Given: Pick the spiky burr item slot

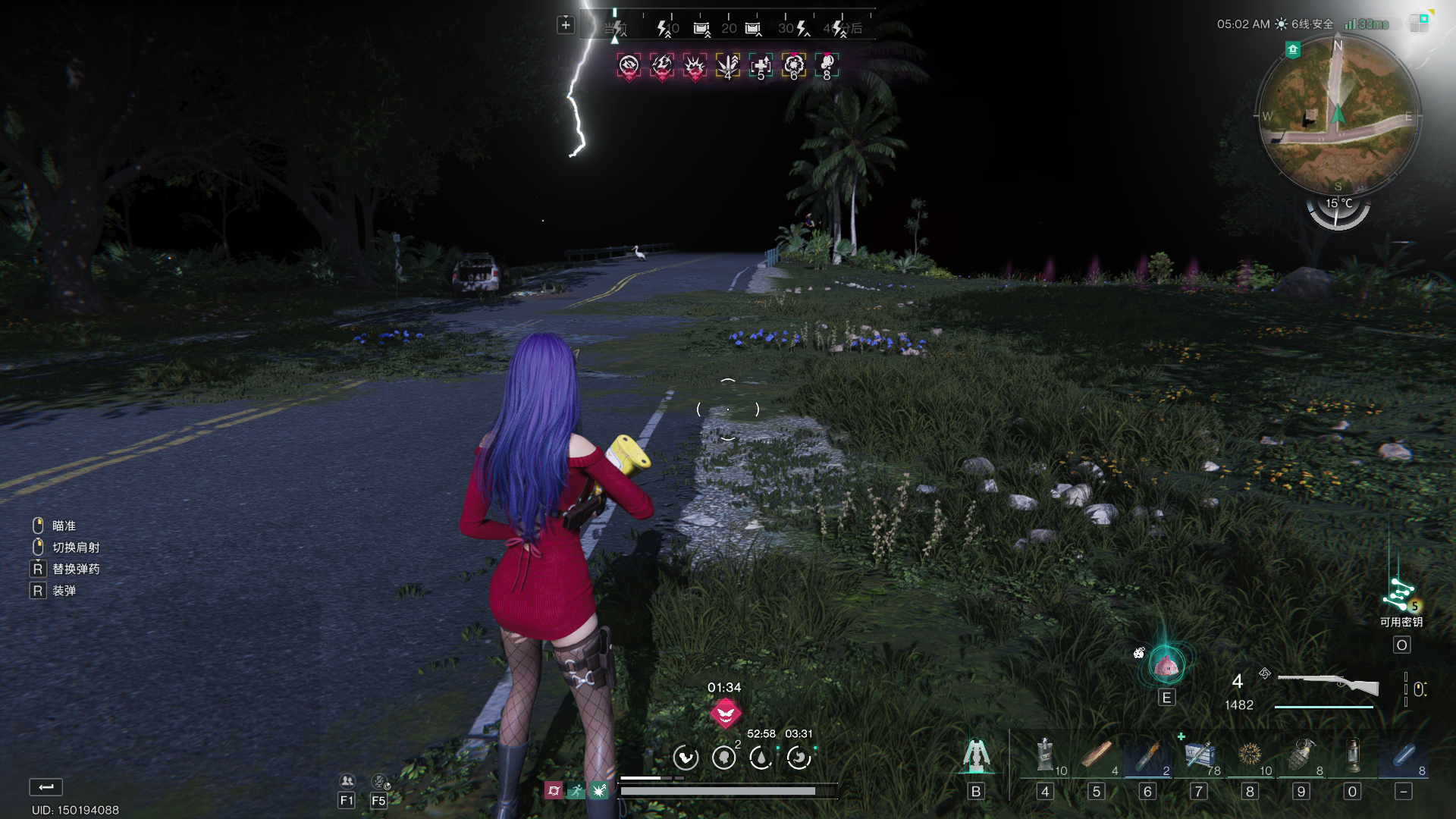Looking at the screenshot, I should (x=1250, y=756).
